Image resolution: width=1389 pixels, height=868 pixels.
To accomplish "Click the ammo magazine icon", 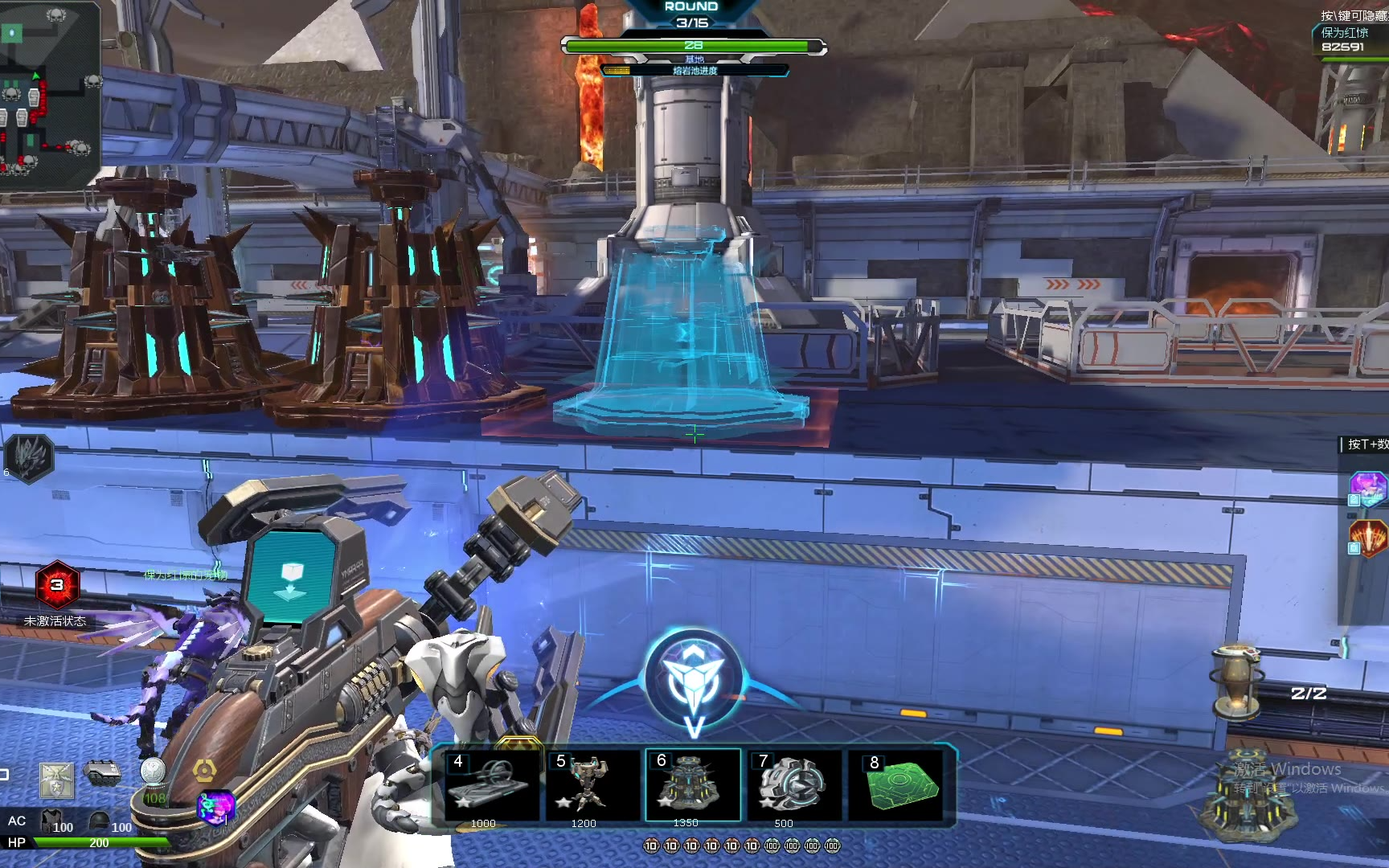I will (x=102, y=773).
